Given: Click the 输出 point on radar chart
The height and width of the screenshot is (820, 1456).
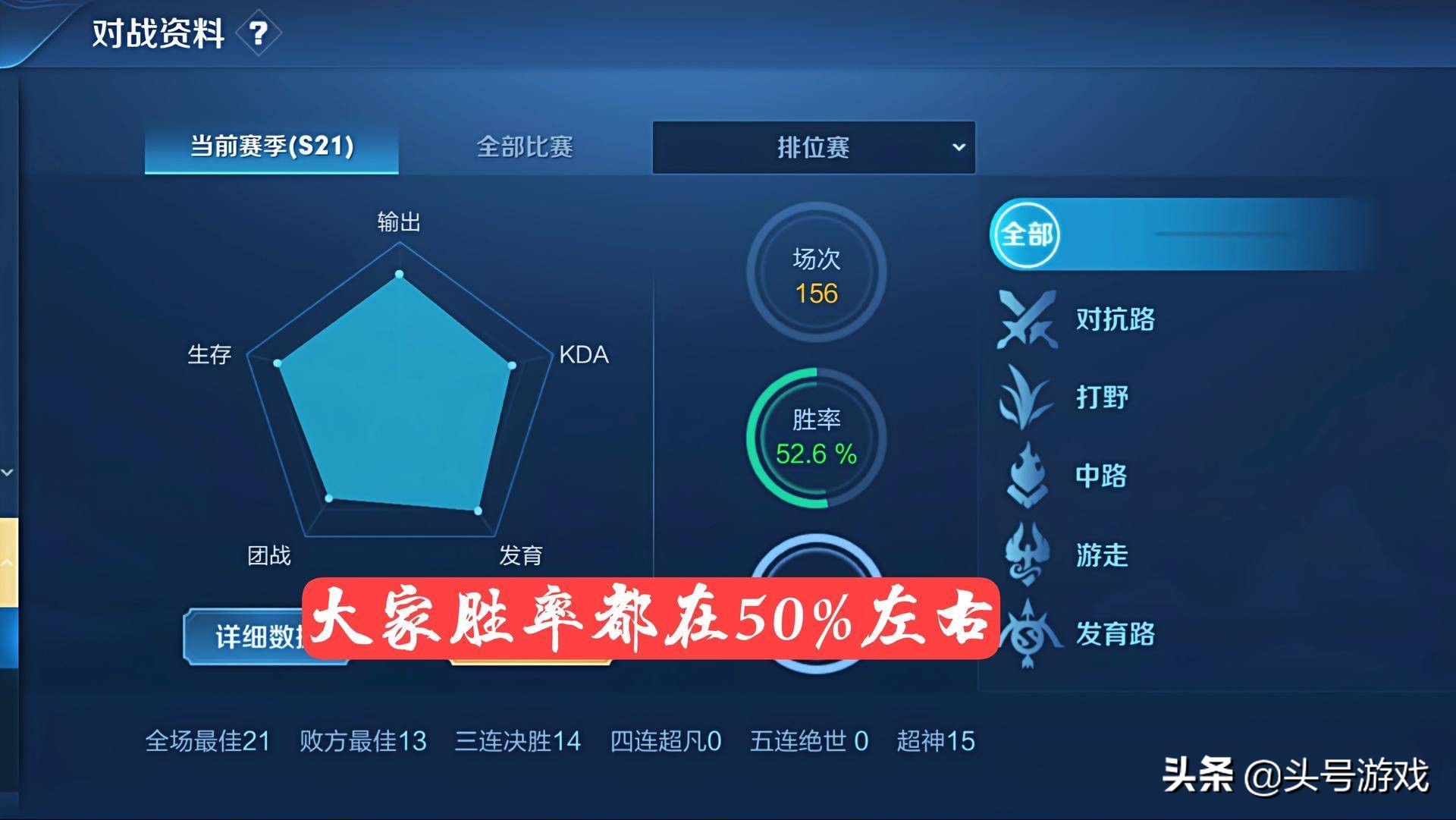Looking at the screenshot, I should click(x=400, y=275).
